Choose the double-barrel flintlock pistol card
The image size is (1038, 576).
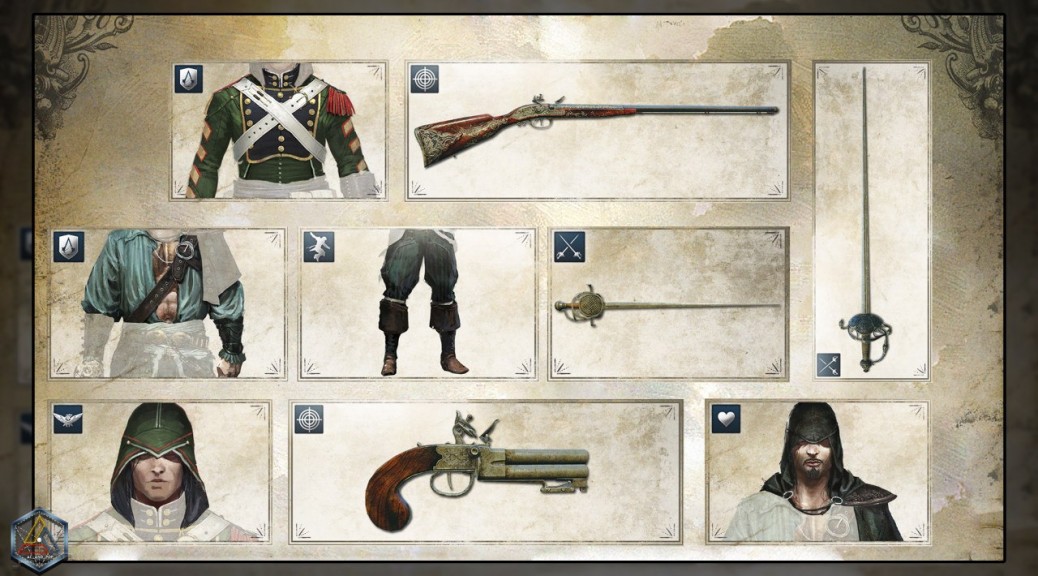(x=486, y=472)
